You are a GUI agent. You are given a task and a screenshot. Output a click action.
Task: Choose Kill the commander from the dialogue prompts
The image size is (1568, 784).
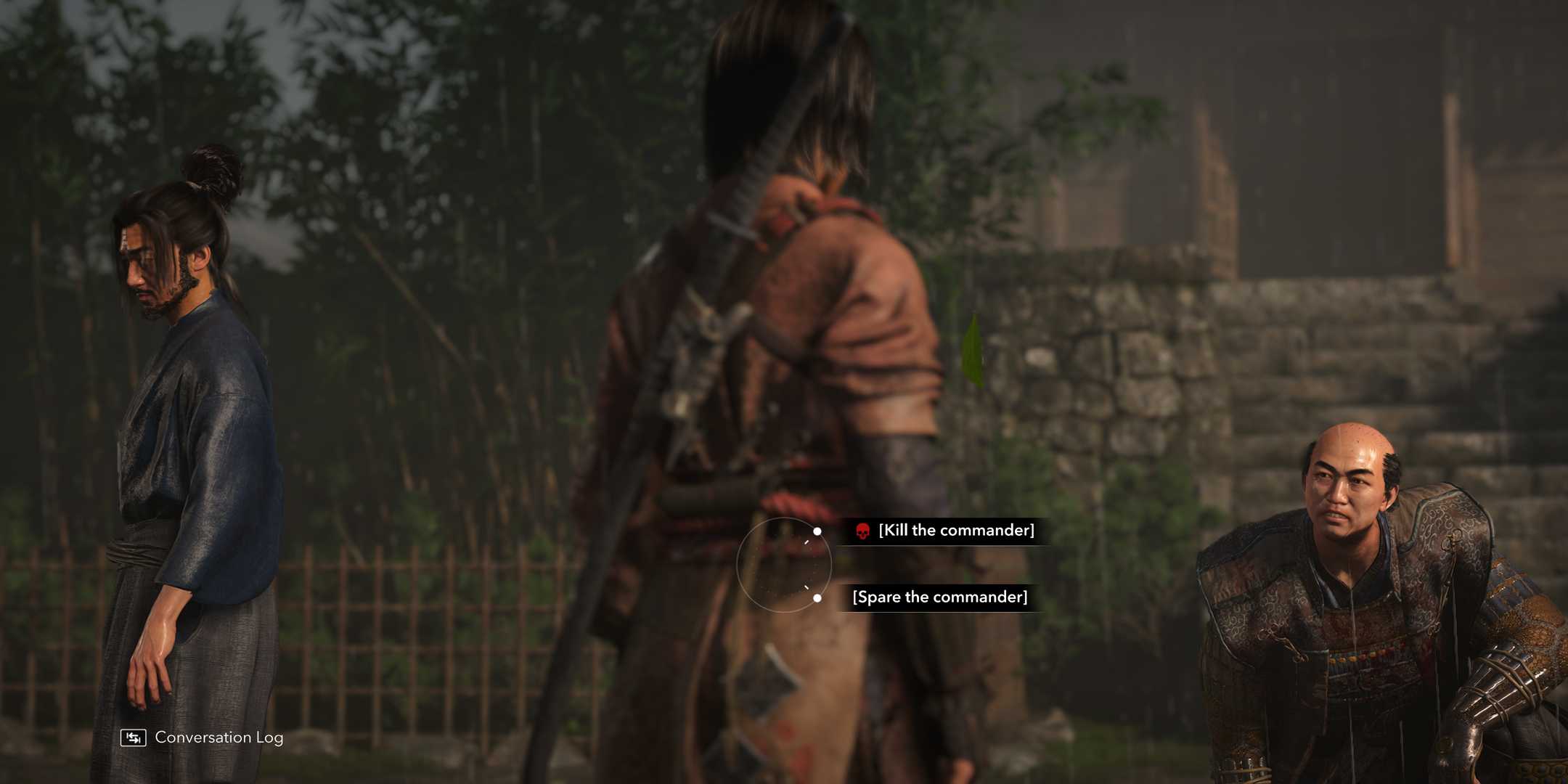[x=957, y=531]
